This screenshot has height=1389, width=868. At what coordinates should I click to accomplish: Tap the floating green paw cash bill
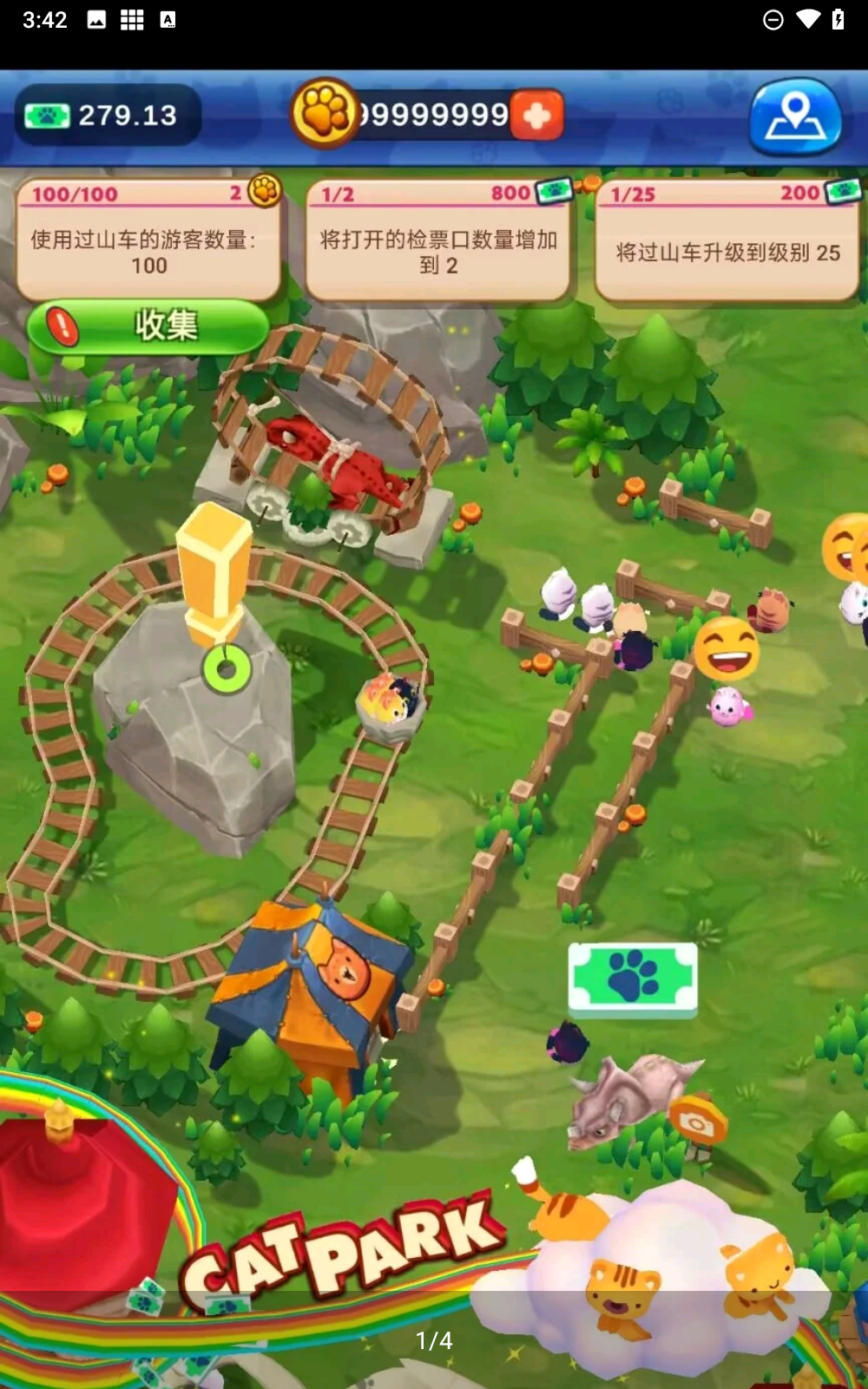(633, 977)
